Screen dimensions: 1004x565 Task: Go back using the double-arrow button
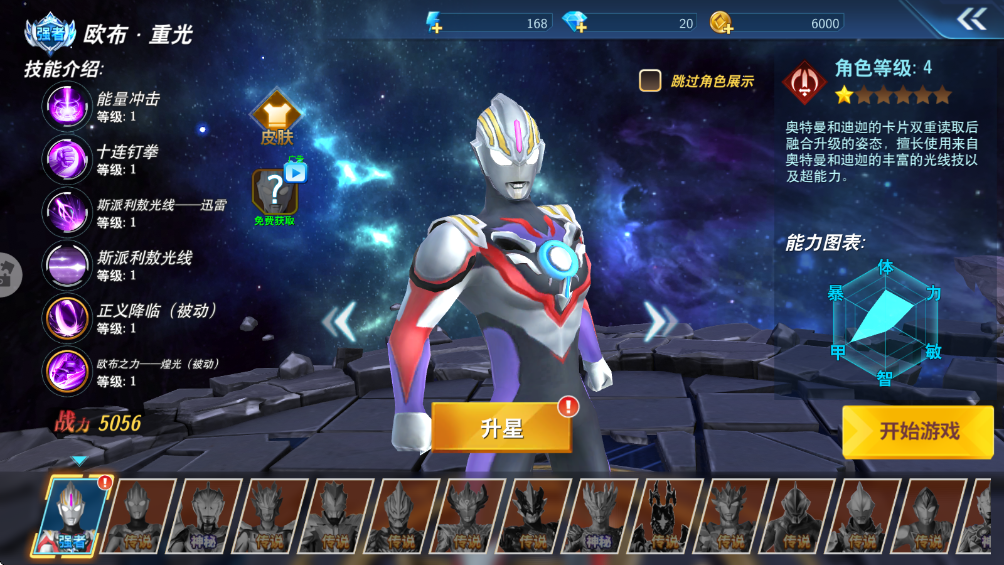tap(971, 20)
